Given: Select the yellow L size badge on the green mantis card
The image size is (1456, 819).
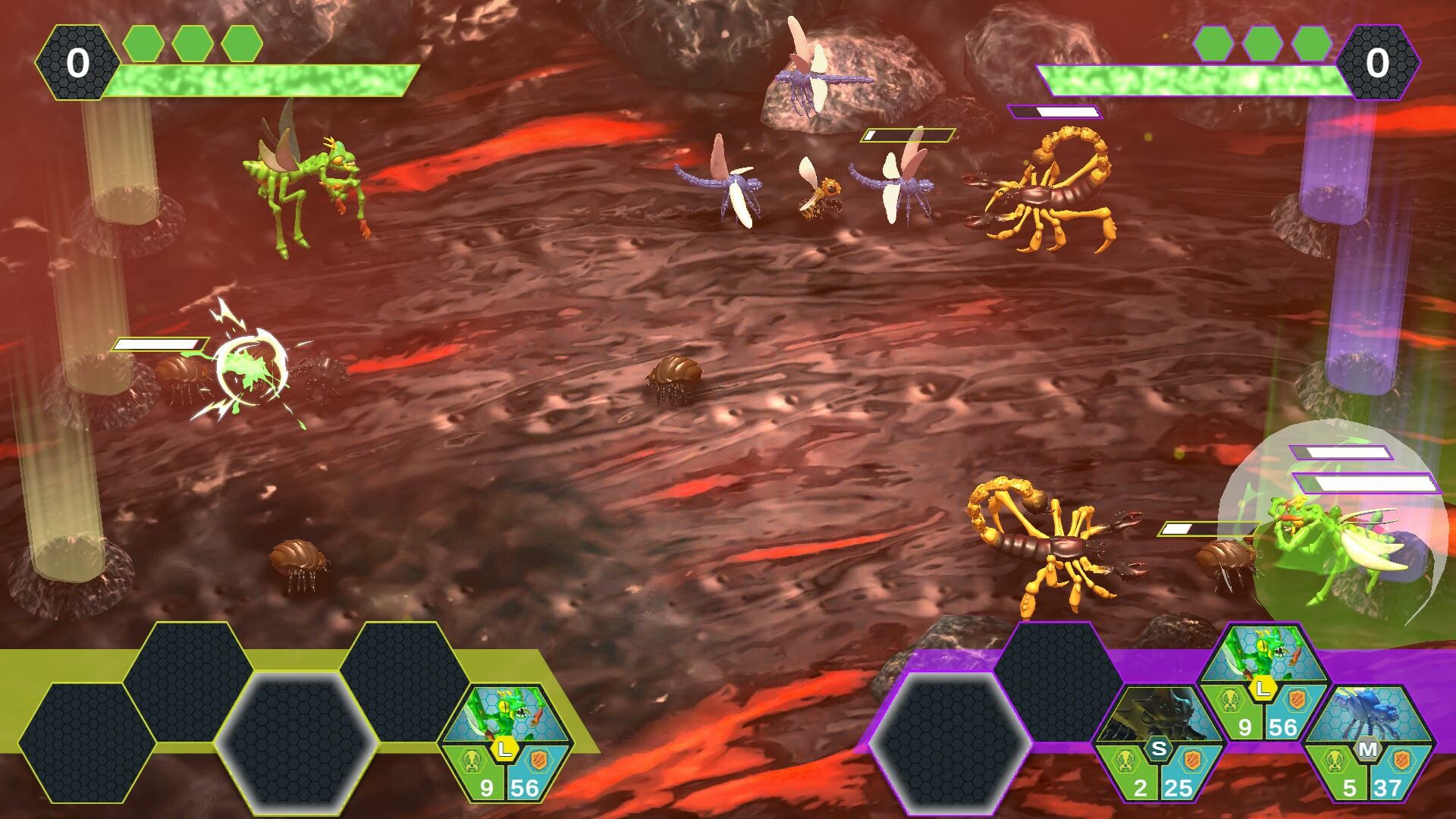Looking at the screenshot, I should (x=504, y=749).
